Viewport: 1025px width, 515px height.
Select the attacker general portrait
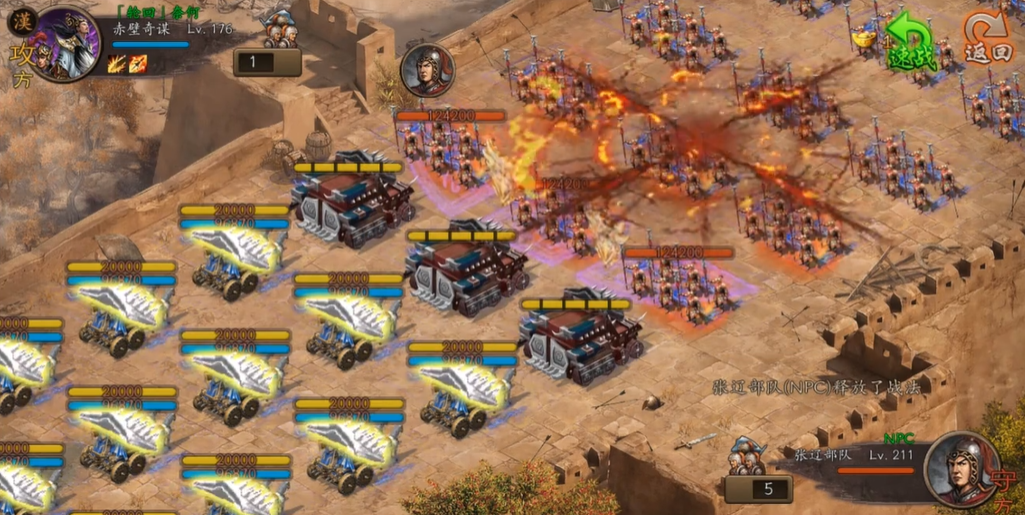coord(68,42)
